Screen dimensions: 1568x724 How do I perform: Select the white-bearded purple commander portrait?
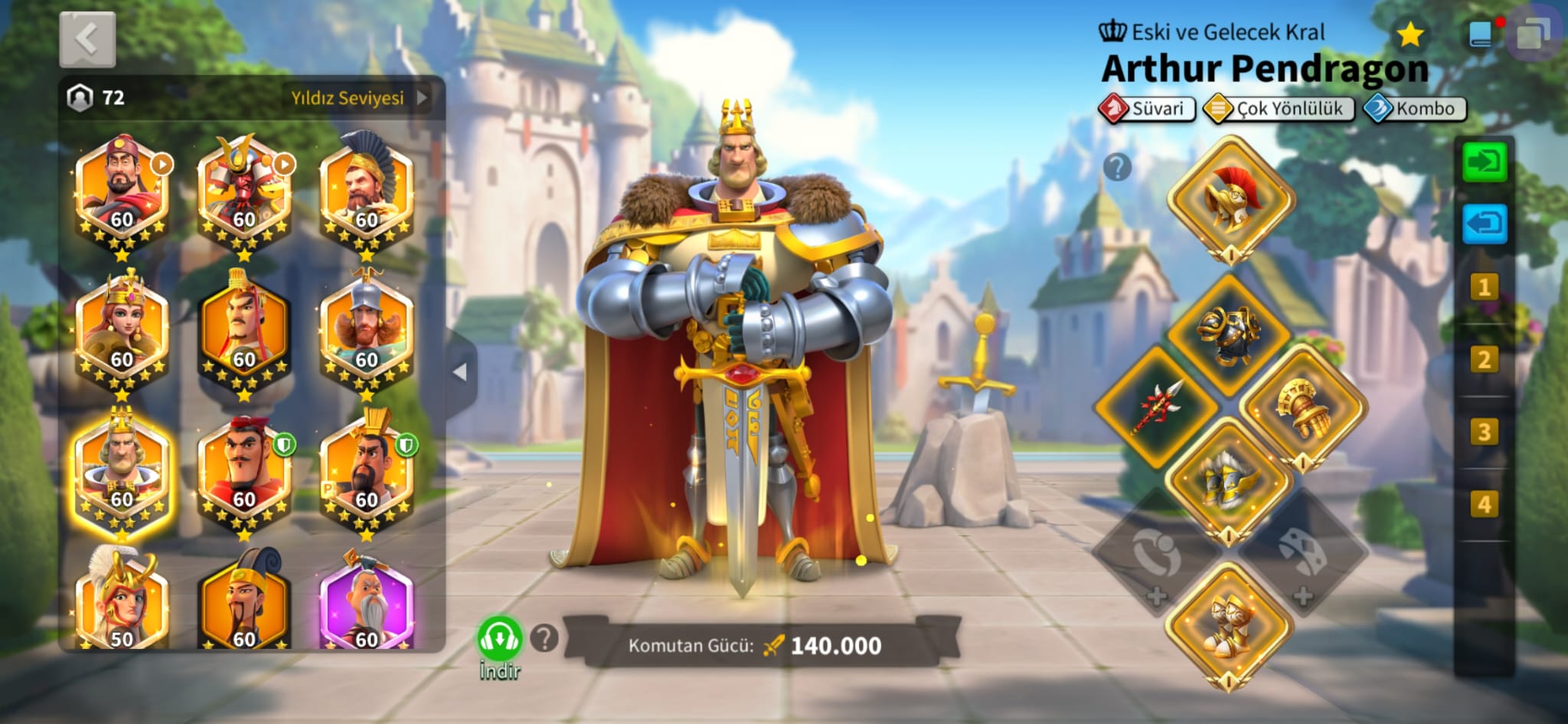pos(366,605)
